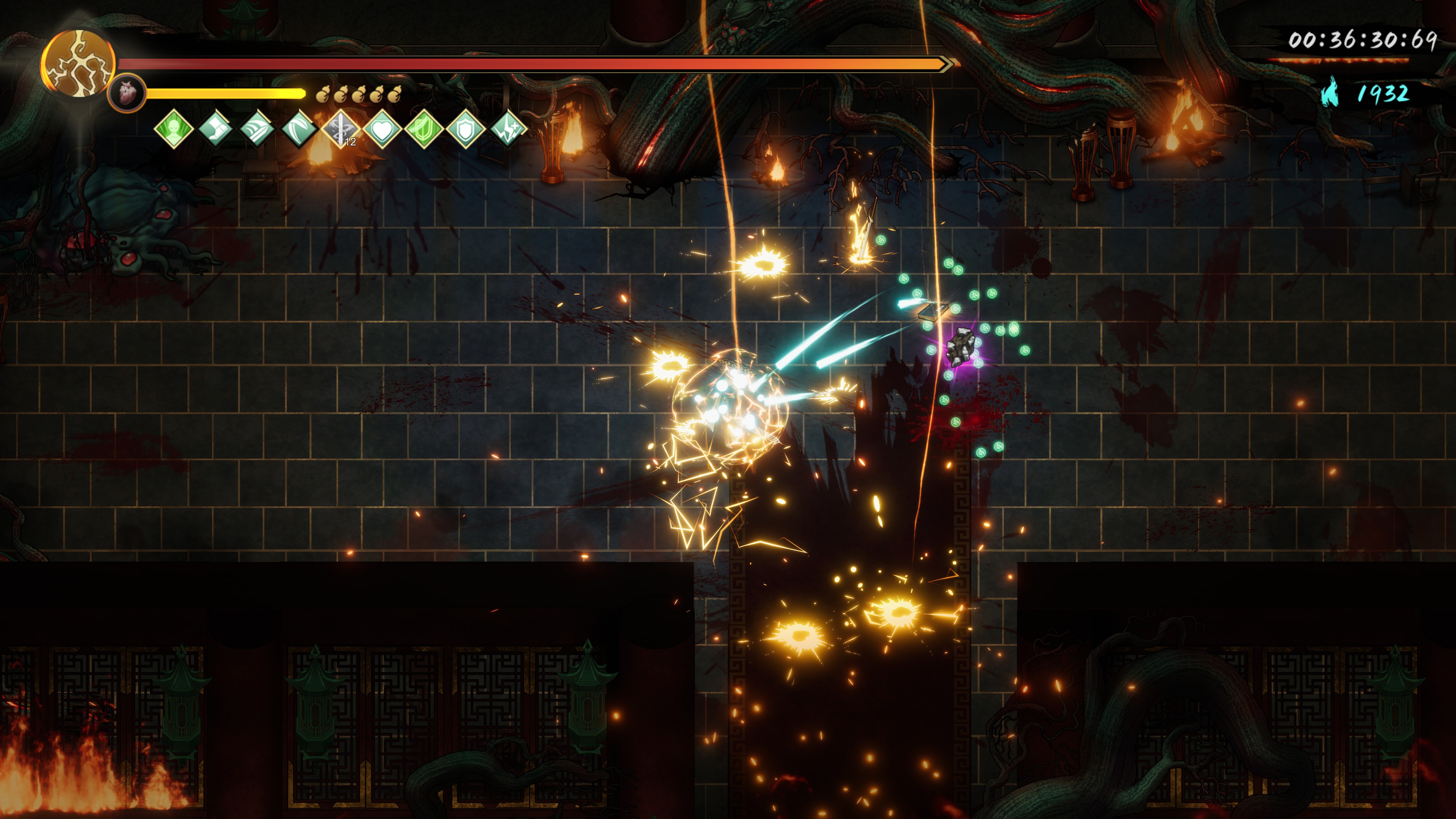Click the golden lightning orb portrait
The height and width of the screenshot is (819, 1456).
coord(78,63)
